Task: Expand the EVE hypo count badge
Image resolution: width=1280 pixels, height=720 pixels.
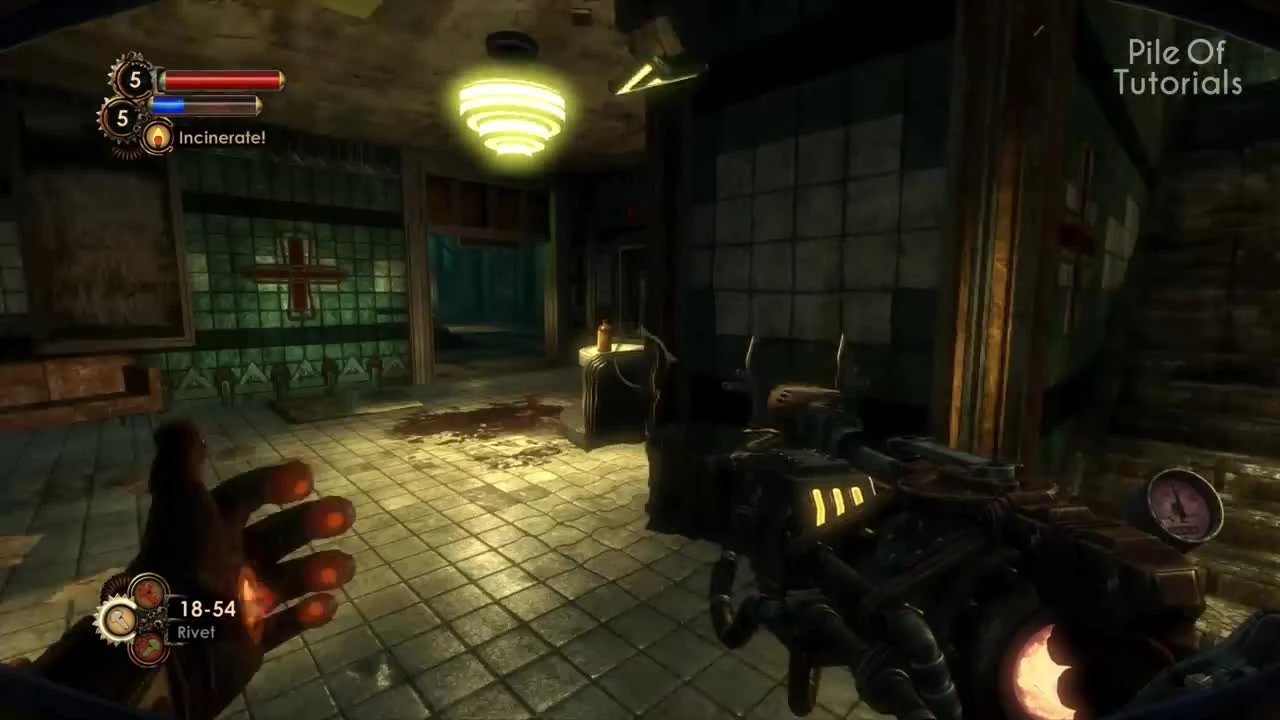Action: tap(122, 117)
